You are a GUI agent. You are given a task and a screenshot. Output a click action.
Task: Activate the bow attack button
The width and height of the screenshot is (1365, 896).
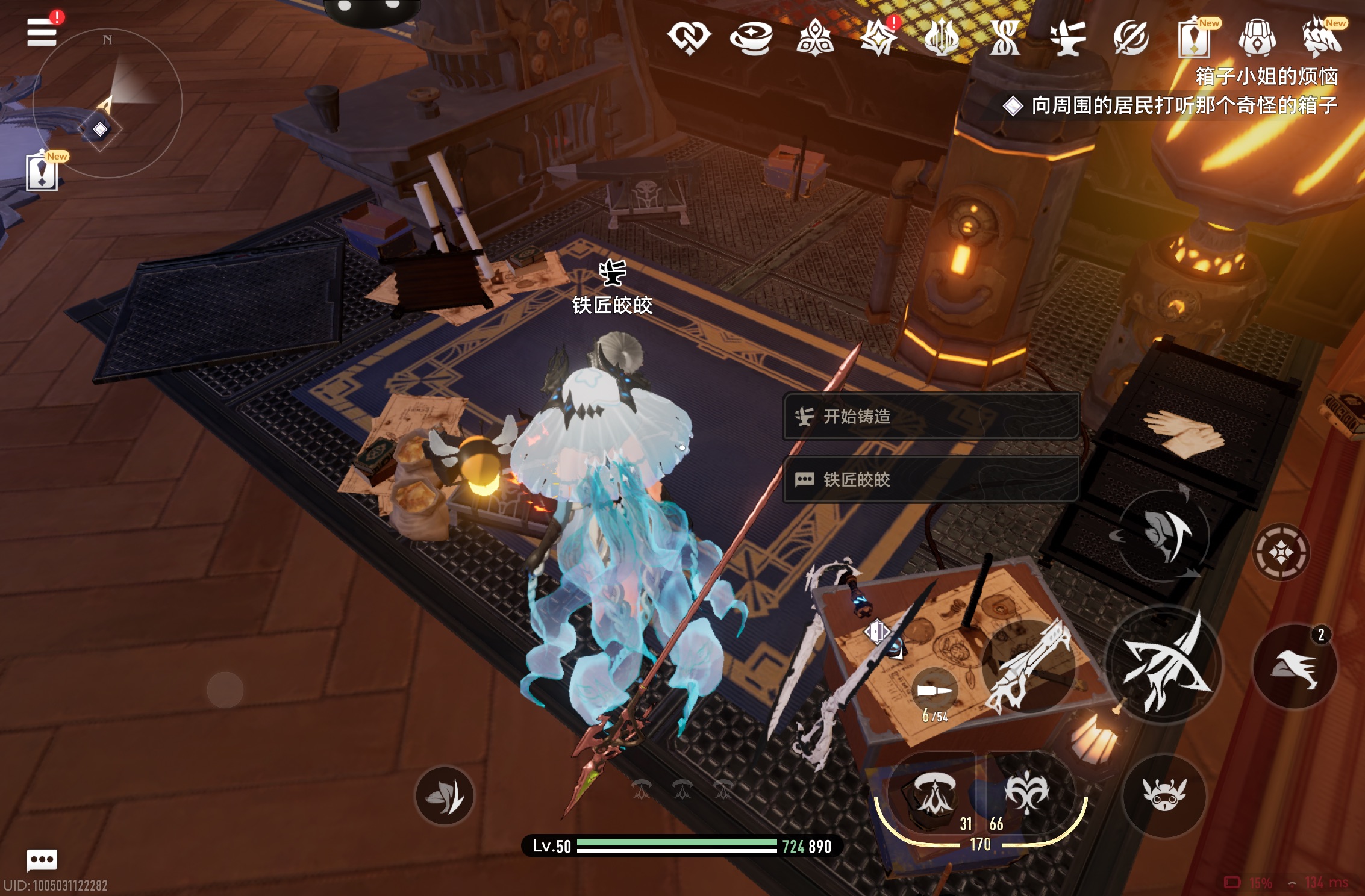(1164, 663)
